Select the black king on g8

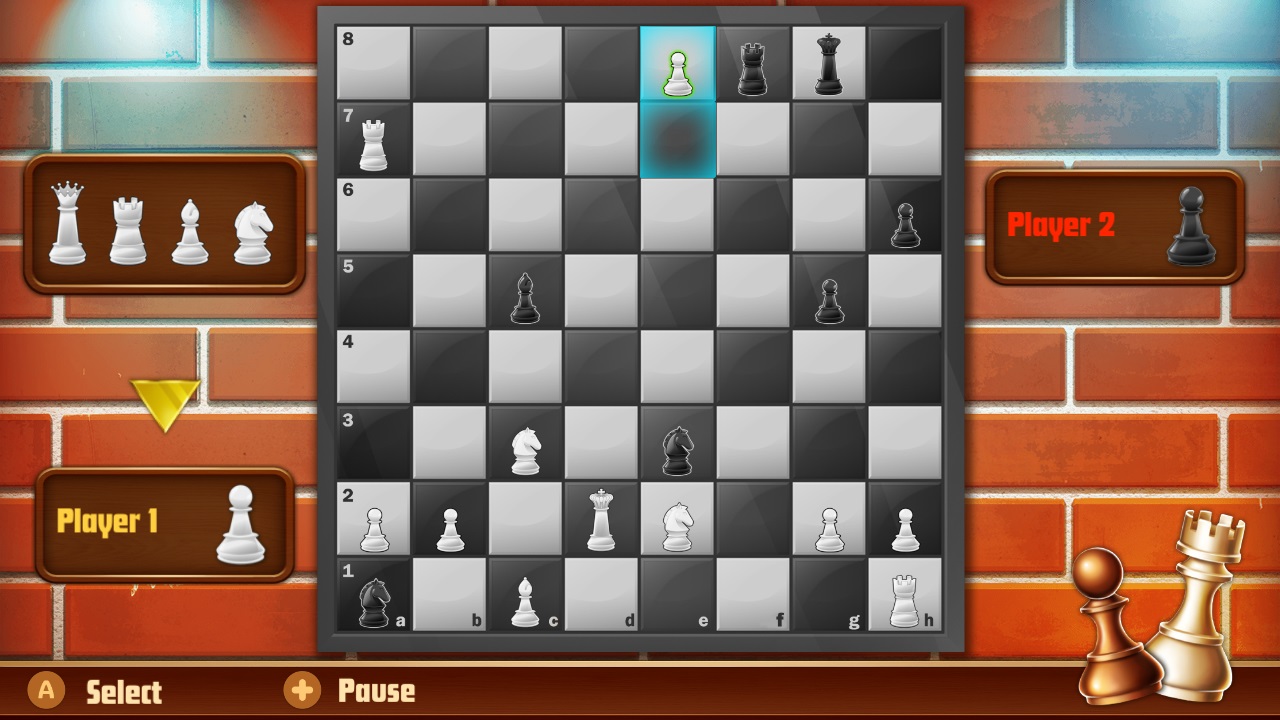(x=828, y=63)
